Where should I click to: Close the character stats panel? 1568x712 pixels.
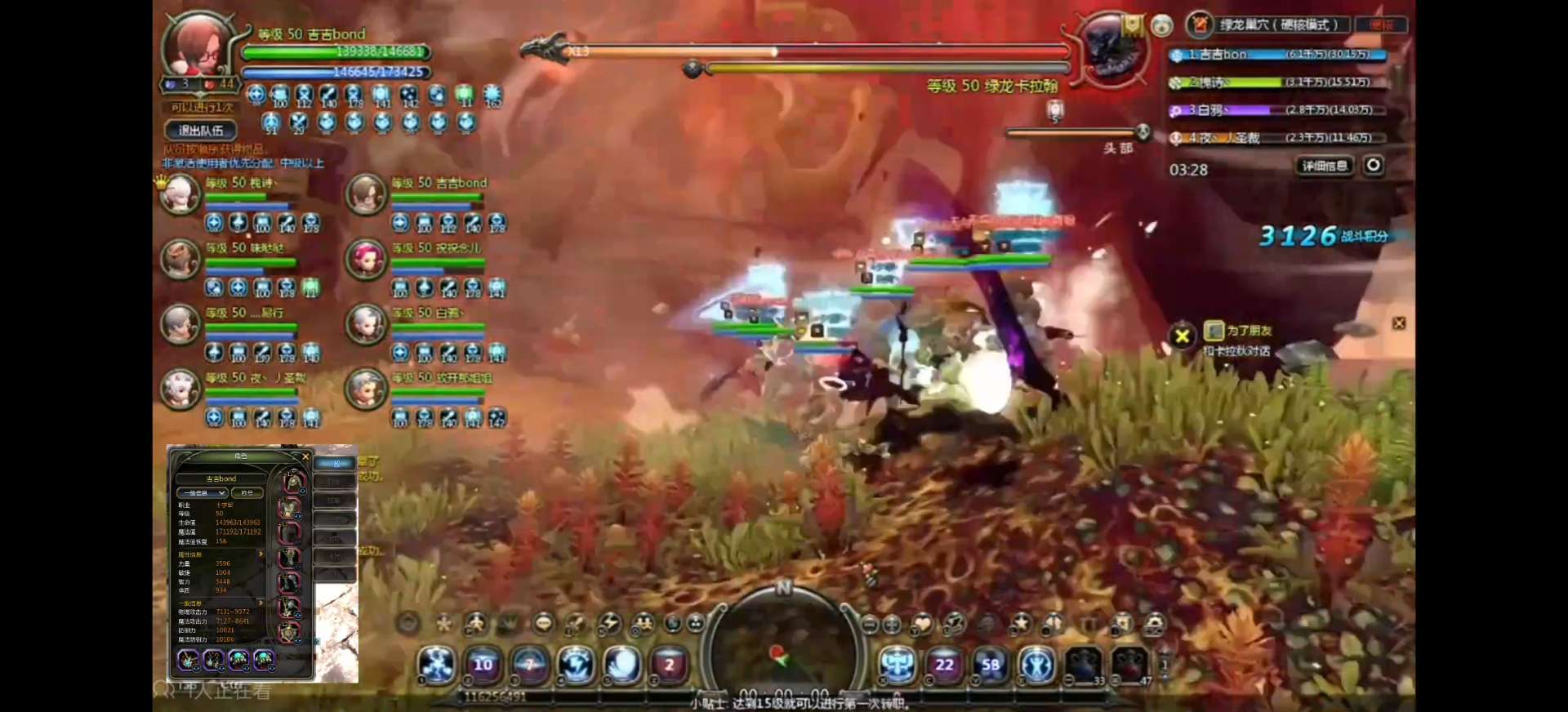305,456
